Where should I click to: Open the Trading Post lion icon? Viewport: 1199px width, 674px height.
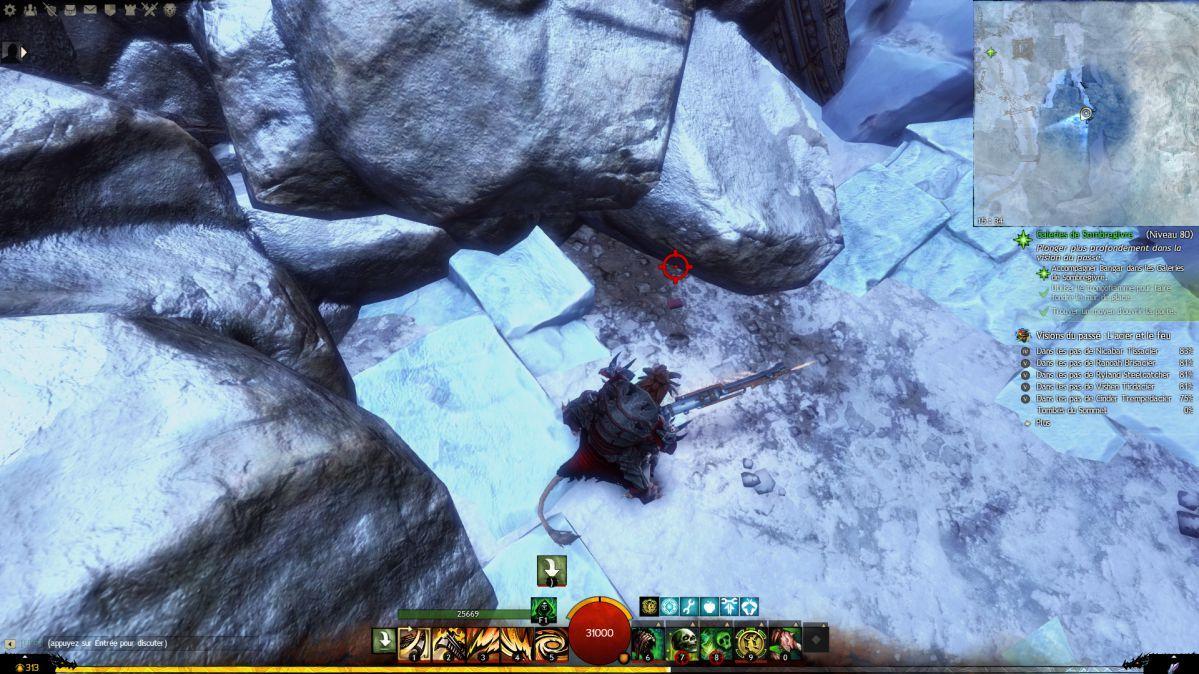pos(172,10)
